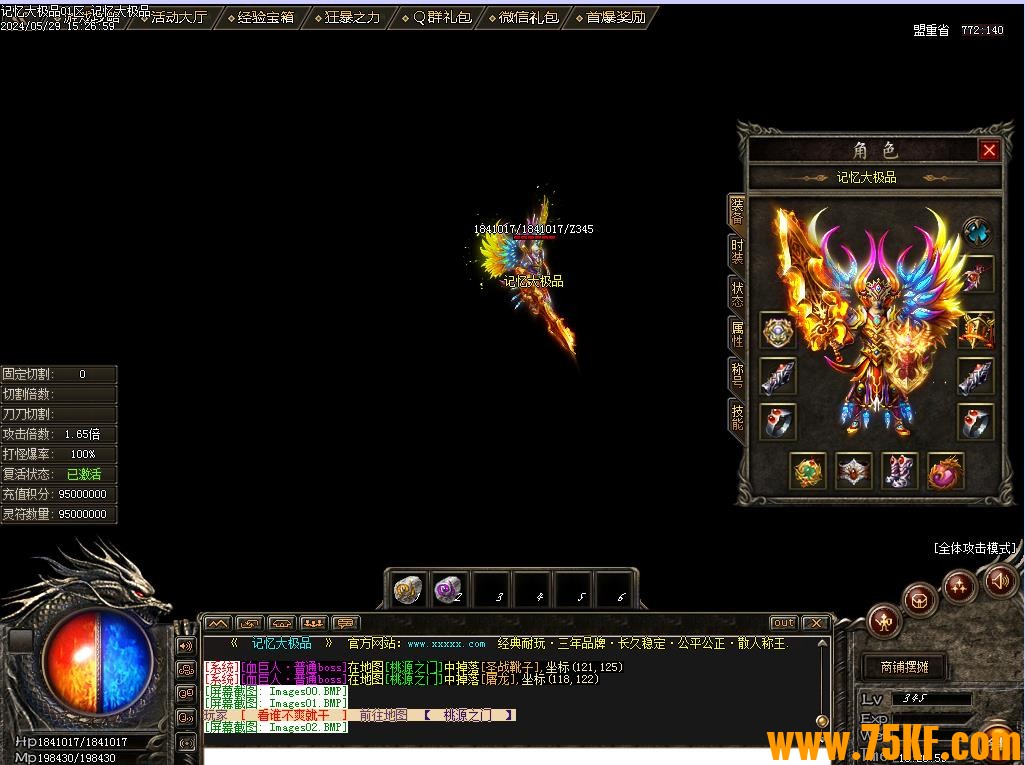Claim the Q群礼包 gift pack

[435, 17]
